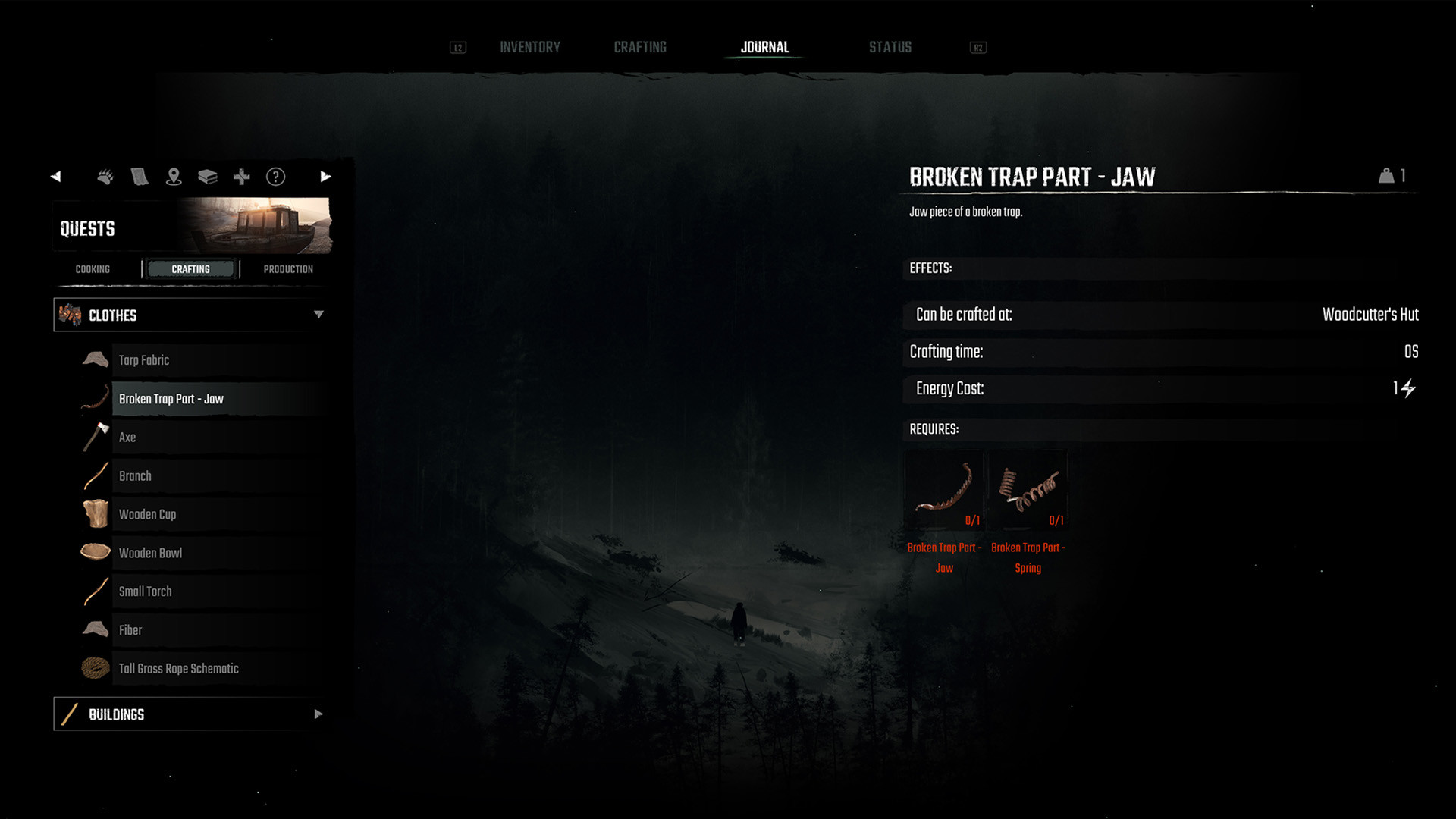The width and height of the screenshot is (1456, 819).
Task: Switch to the Production tab
Action: [x=288, y=268]
